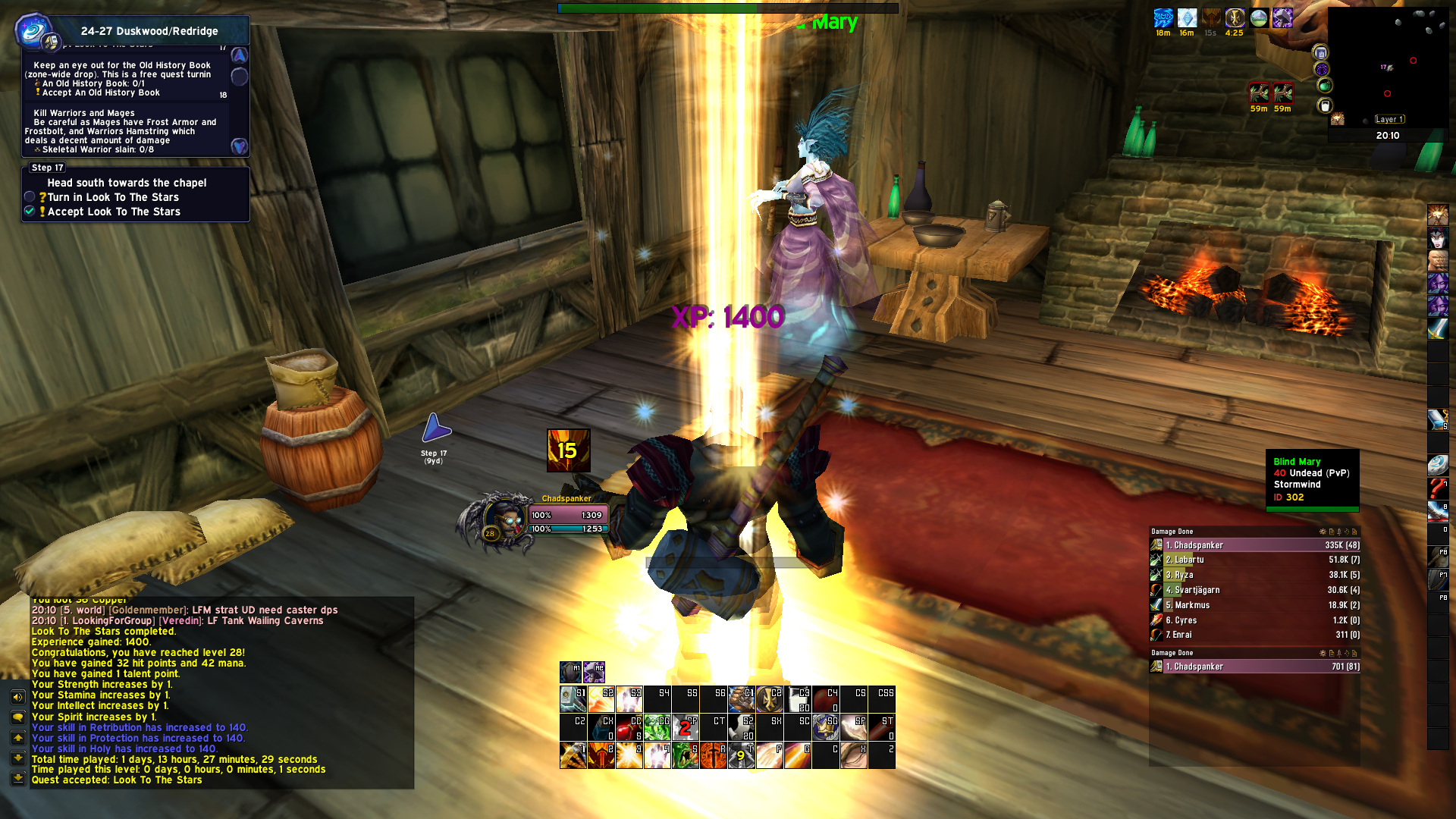Click the Chadspanker player unit frame portrait
The width and height of the screenshot is (1456, 819).
point(502,519)
